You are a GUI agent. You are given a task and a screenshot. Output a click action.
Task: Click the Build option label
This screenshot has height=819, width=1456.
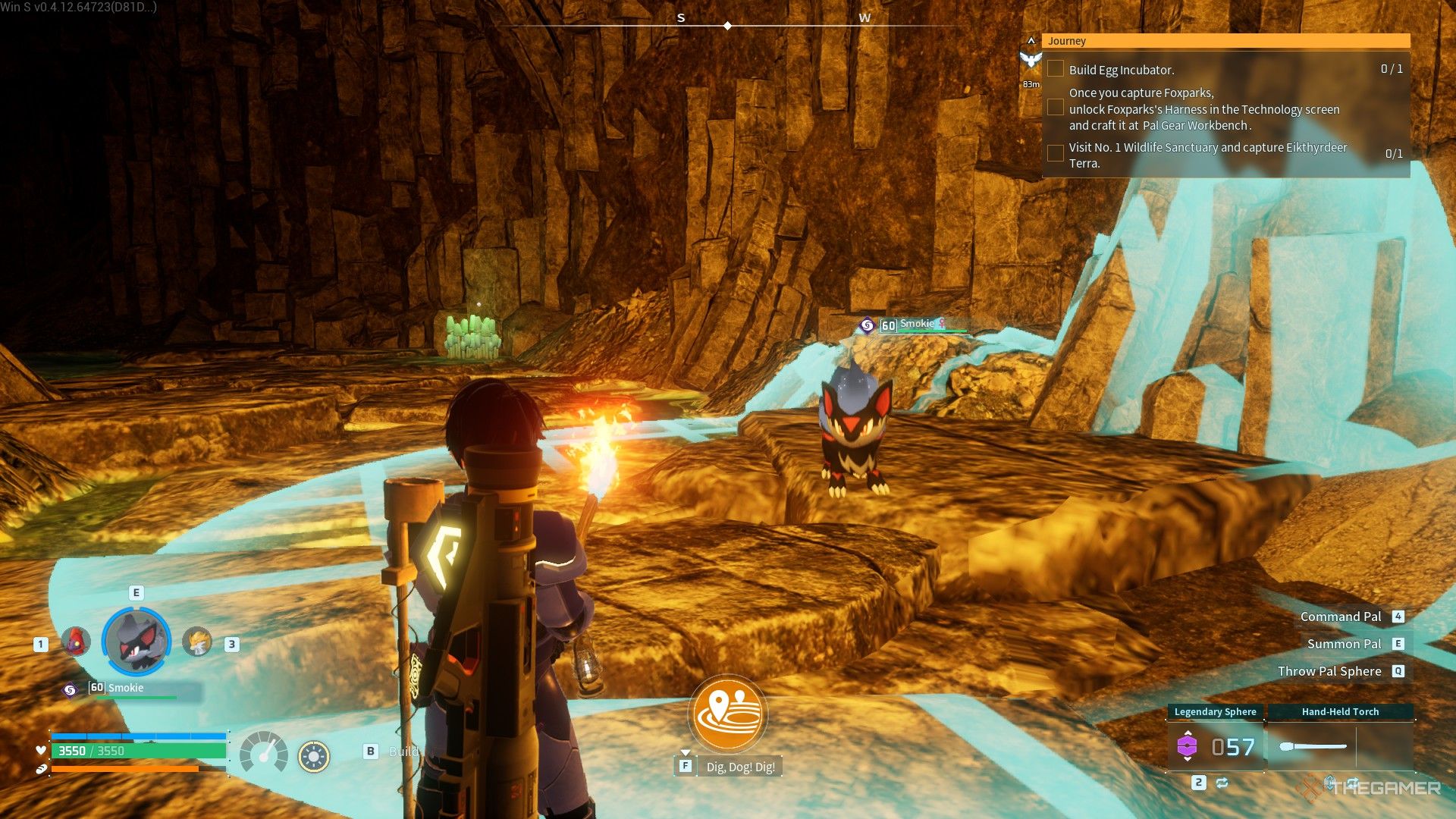click(403, 752)
